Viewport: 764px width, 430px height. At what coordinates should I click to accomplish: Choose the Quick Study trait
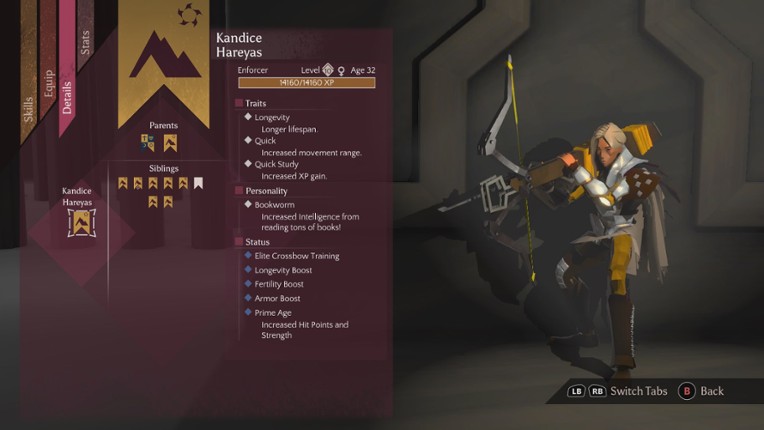pyautogui.click(x=276, y=164)
